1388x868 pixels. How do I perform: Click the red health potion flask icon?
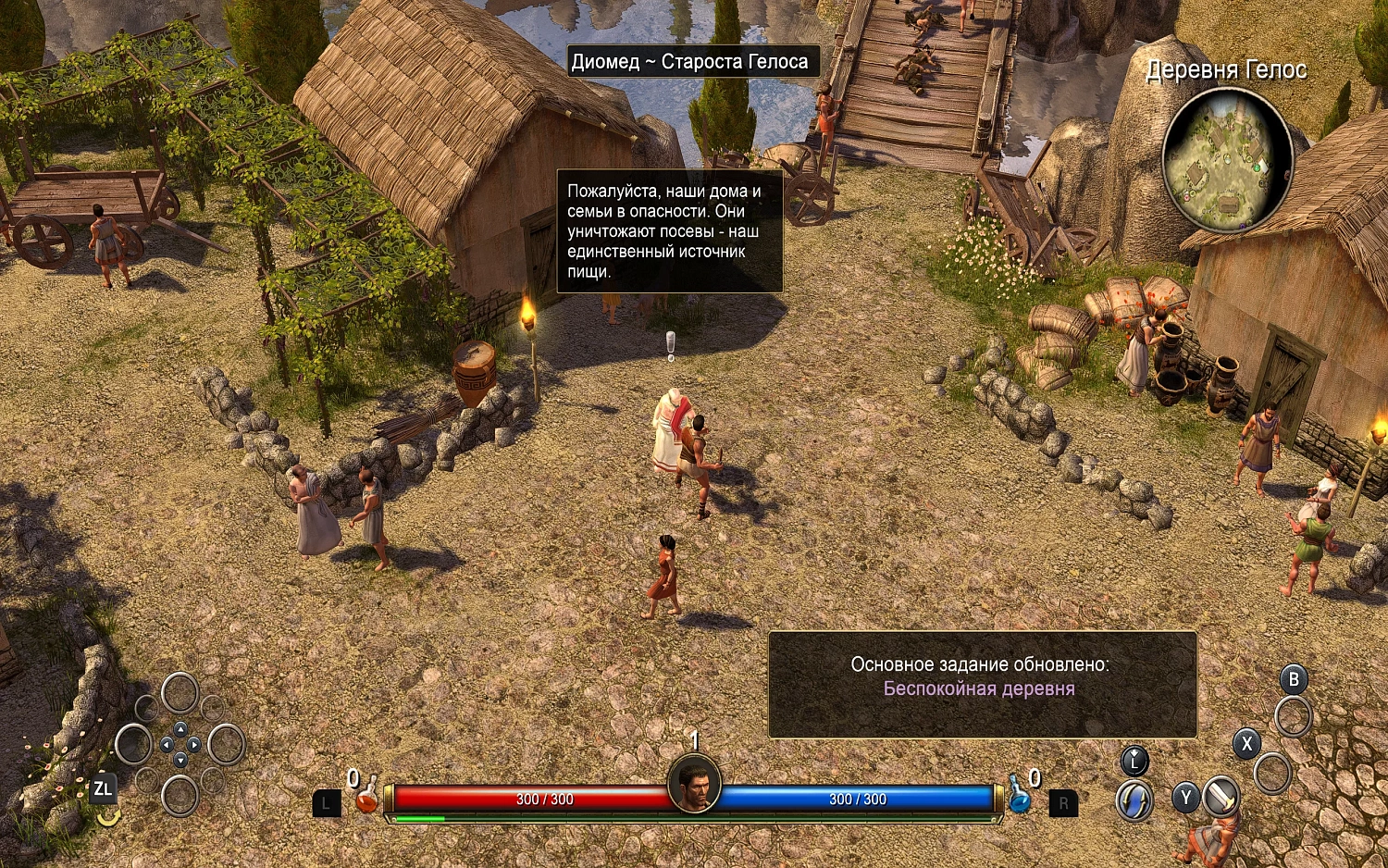(x=366, y=800)
